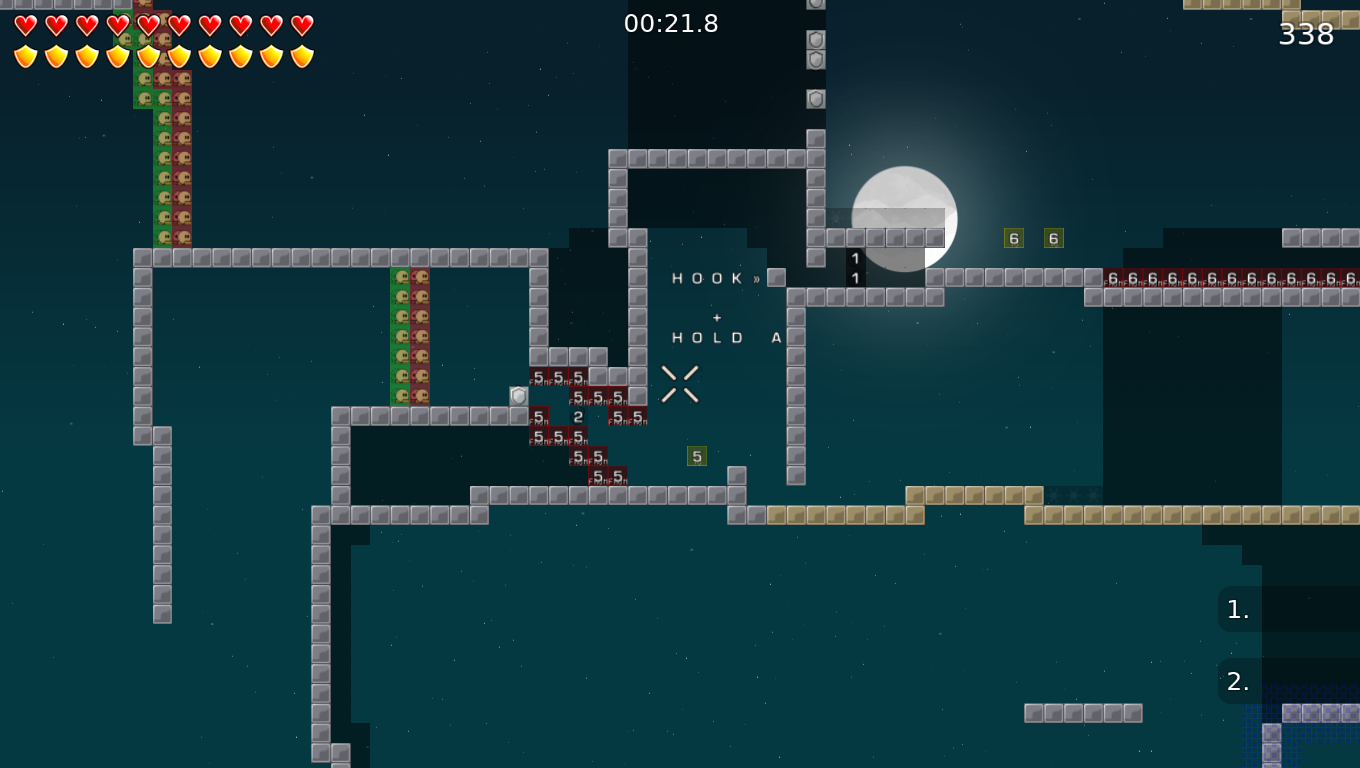Click the dark block numbered 2

578,415
